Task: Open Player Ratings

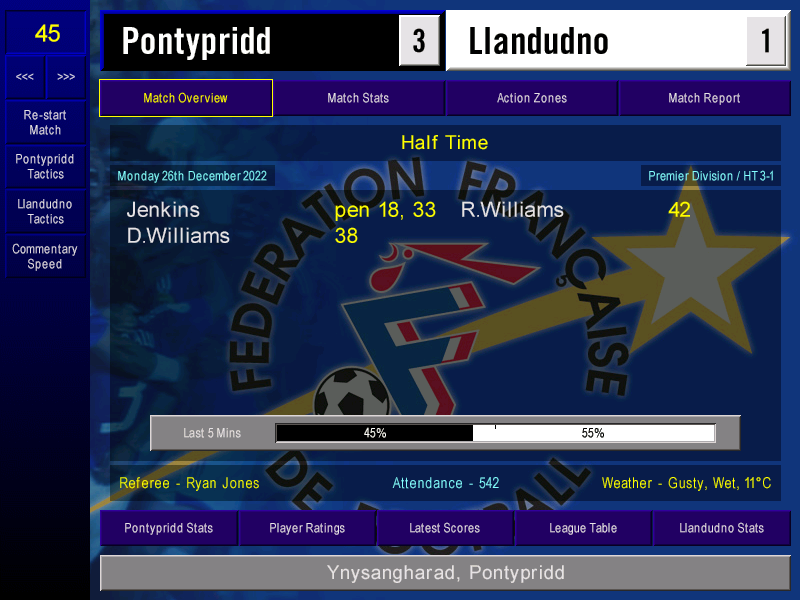Action: tap(307, 528)
